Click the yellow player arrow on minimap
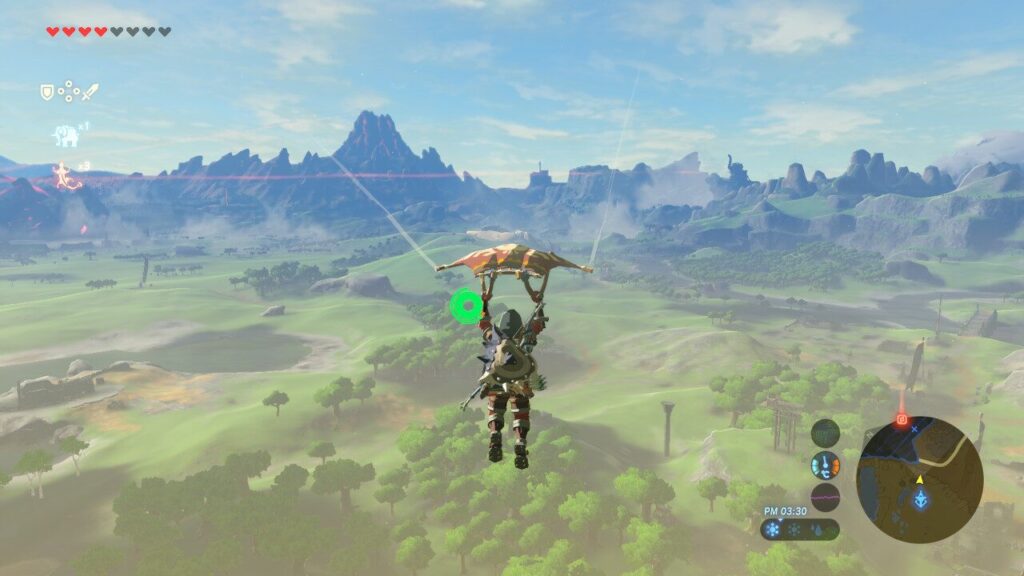The image size is (1024, 576). [920, 479]
